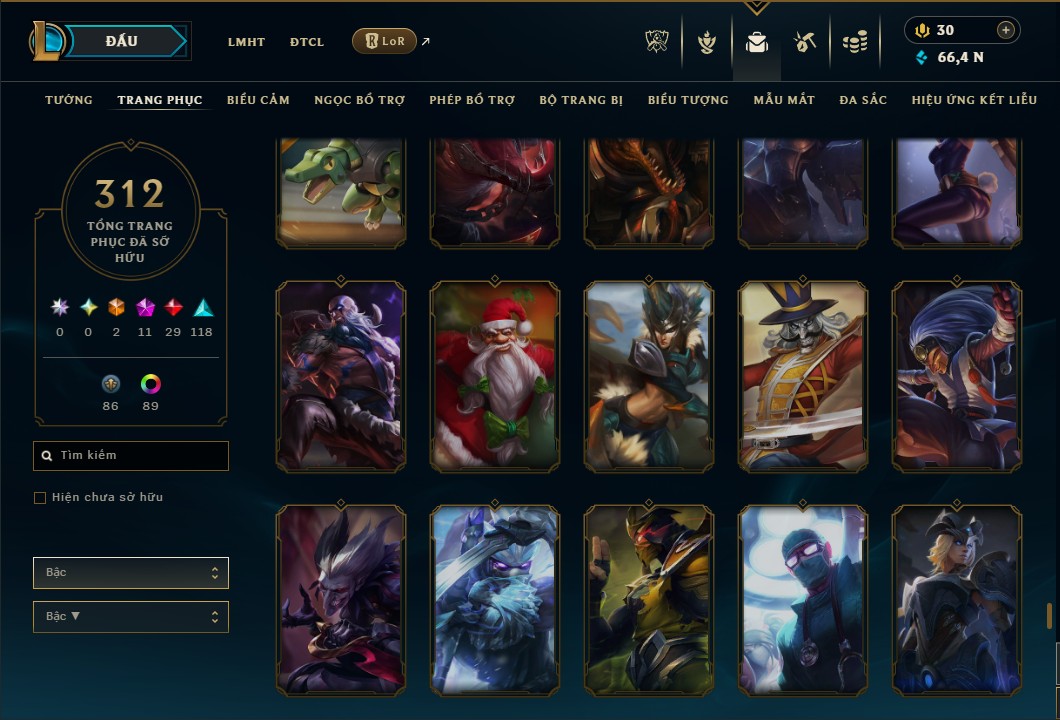Screen dimensions: 1060x720
Task: Click the ĐẤU play button
Action: 120,41
